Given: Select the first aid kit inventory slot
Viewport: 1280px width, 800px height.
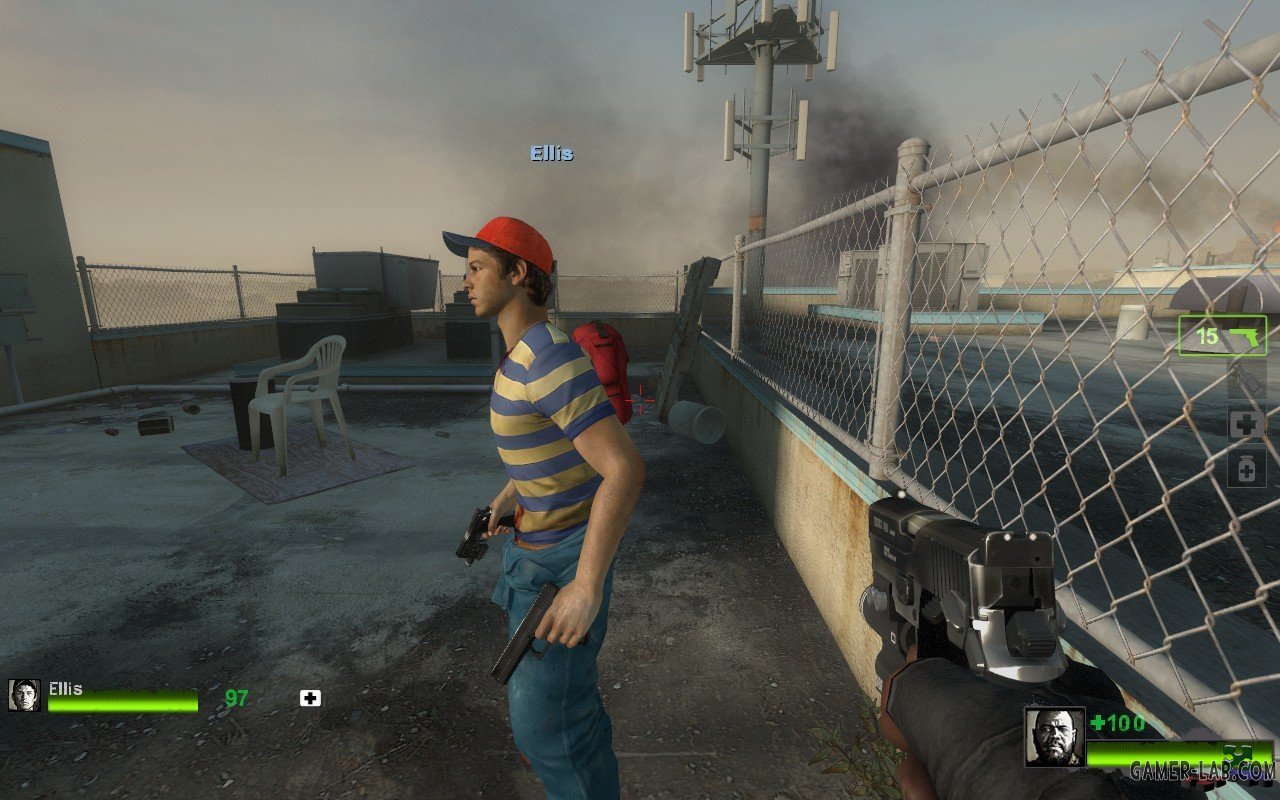Looking at the screenshot, I should pyautogui.click(x=1246, y=424).
